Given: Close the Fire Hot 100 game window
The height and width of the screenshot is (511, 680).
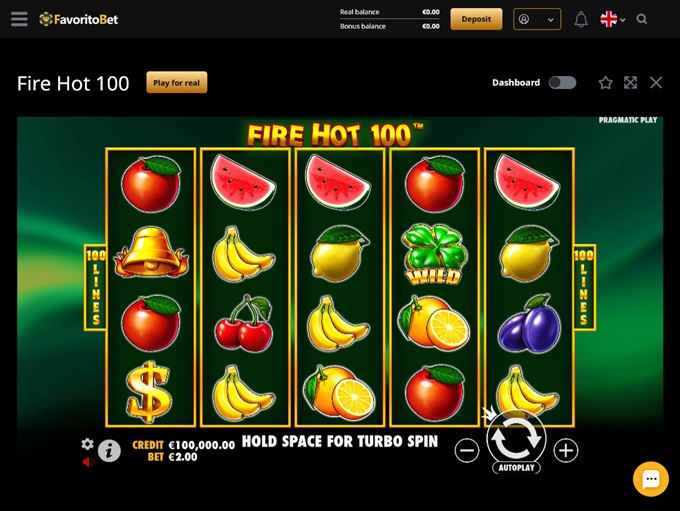Looking at the screenshot, I should 656,83.
